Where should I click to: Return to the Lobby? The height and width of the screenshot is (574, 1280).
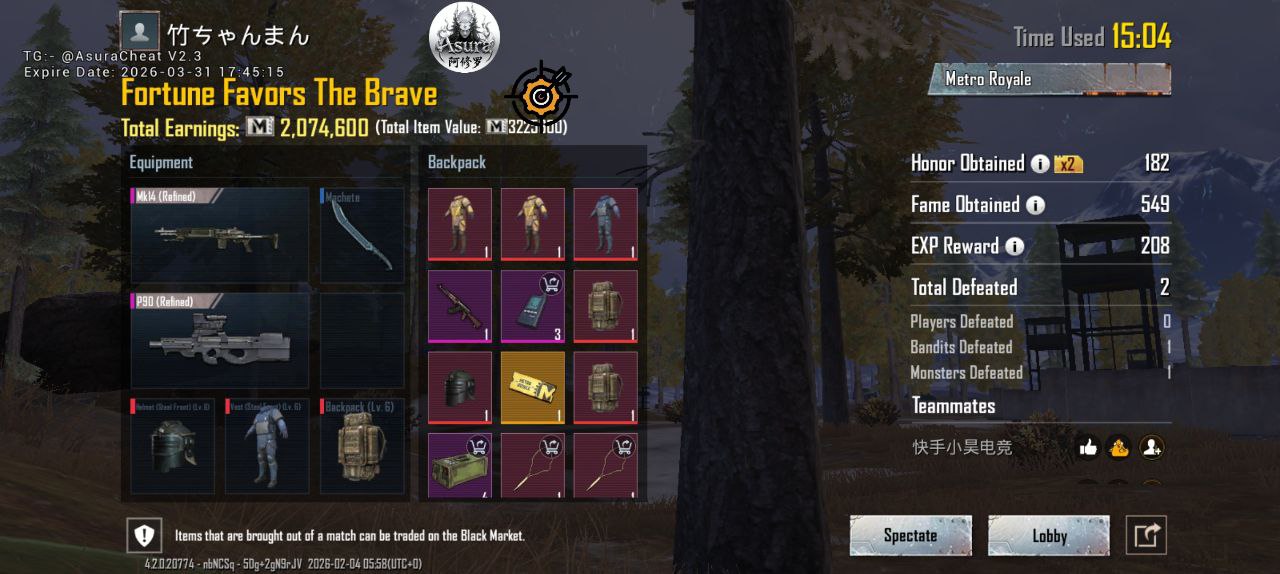tap(1049, 536)
